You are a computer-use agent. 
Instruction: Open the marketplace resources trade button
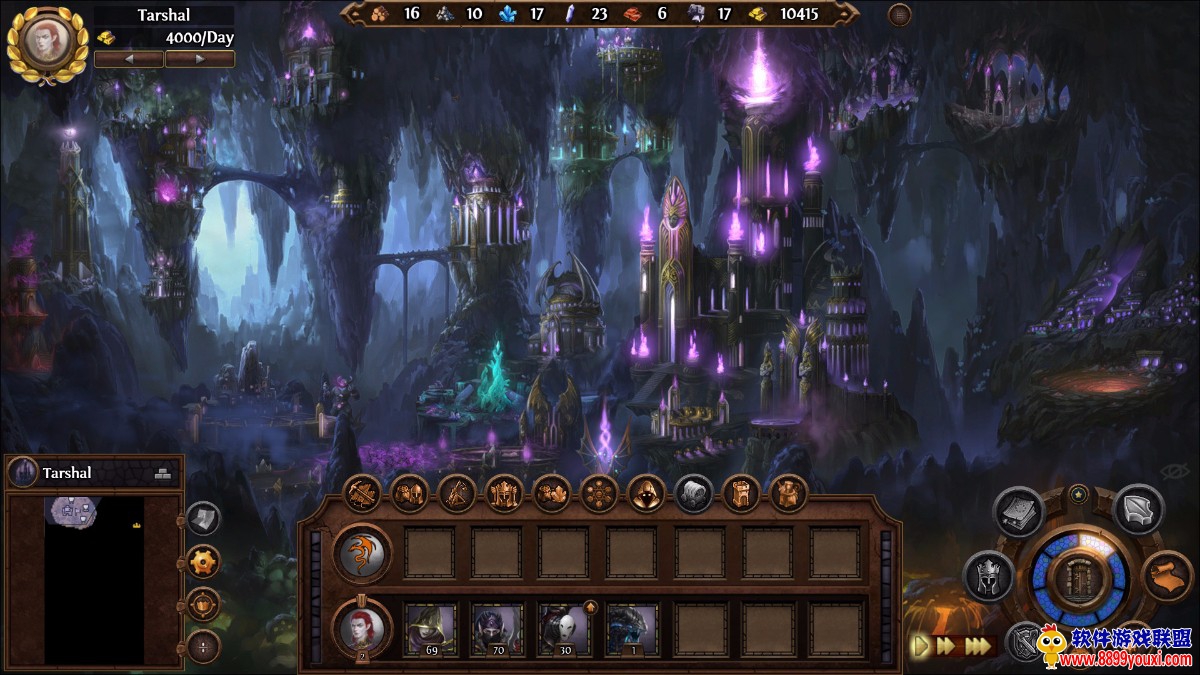tap(551, 493)
